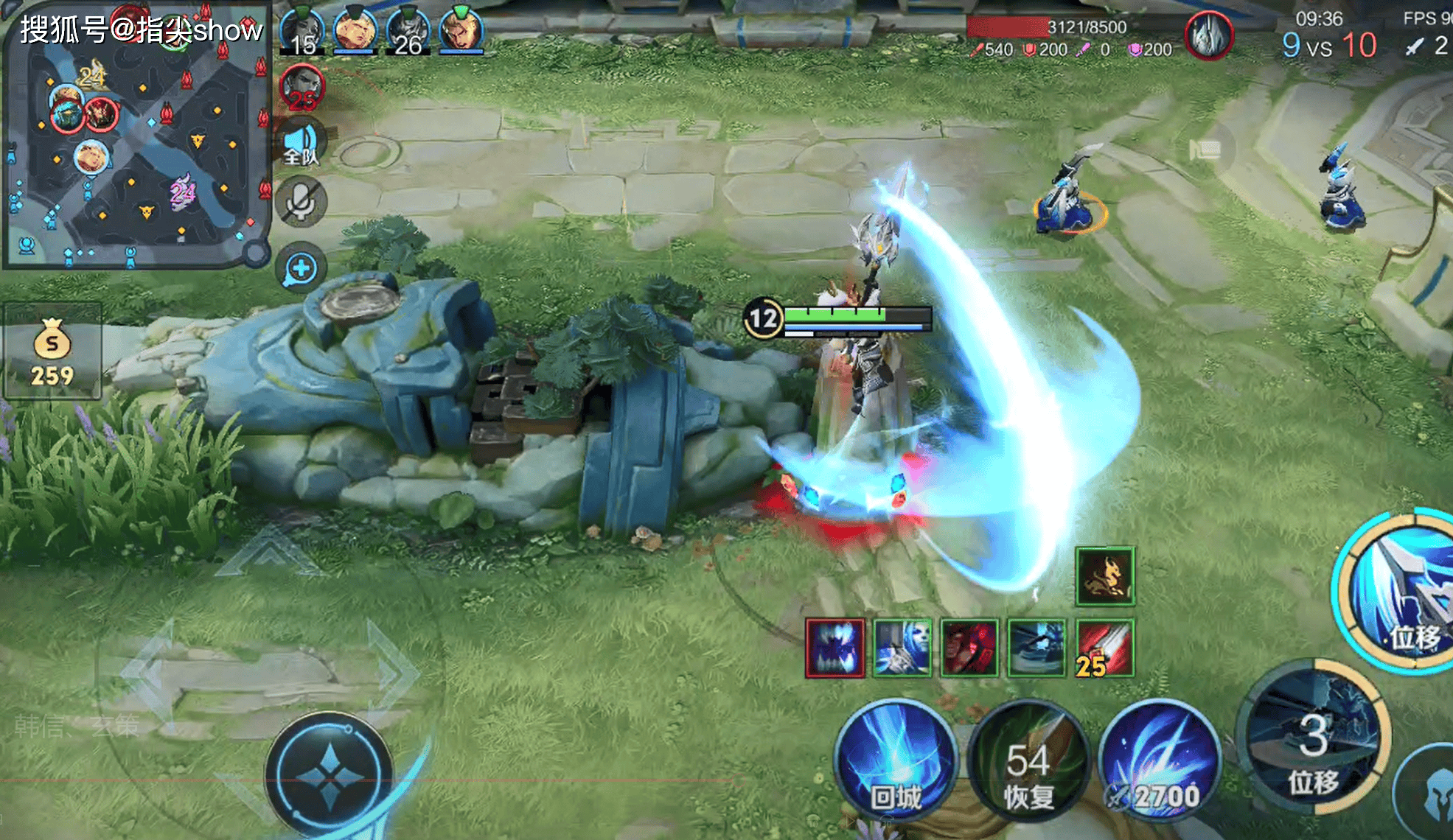Select the teammate portrait showing 15

(302, 33)
